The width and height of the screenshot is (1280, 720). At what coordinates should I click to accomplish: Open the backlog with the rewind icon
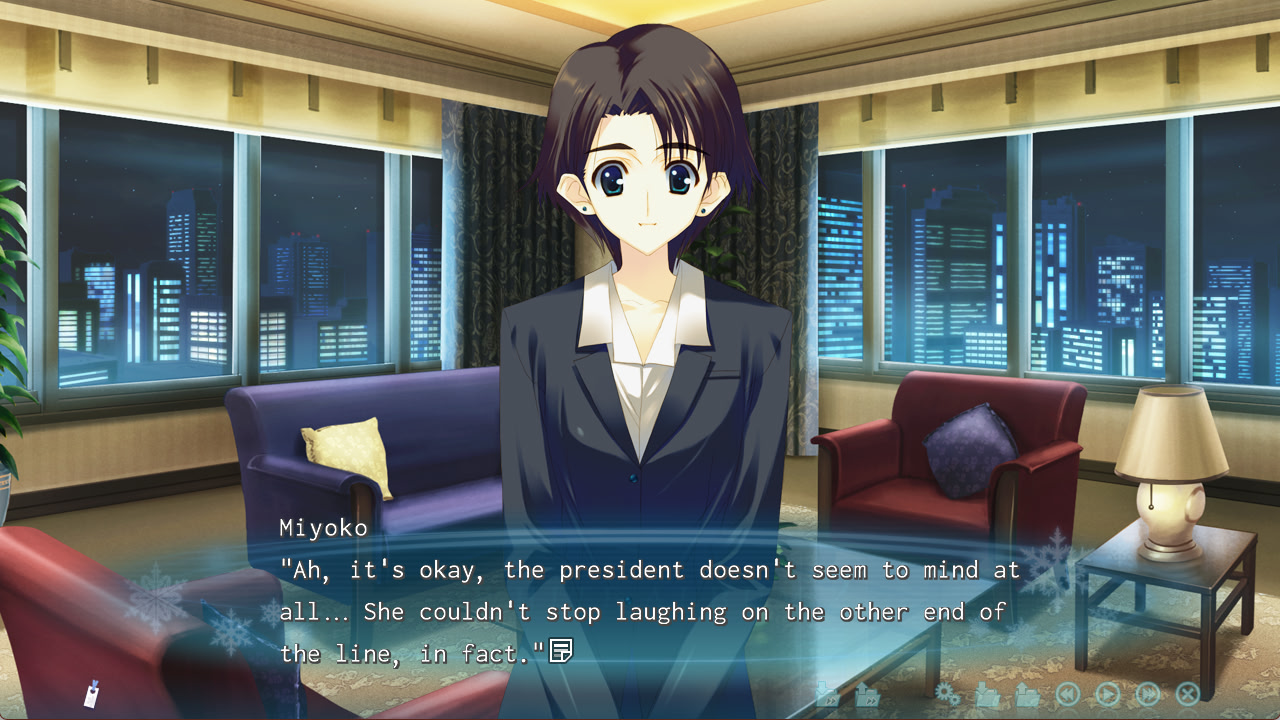[1068, 693]
